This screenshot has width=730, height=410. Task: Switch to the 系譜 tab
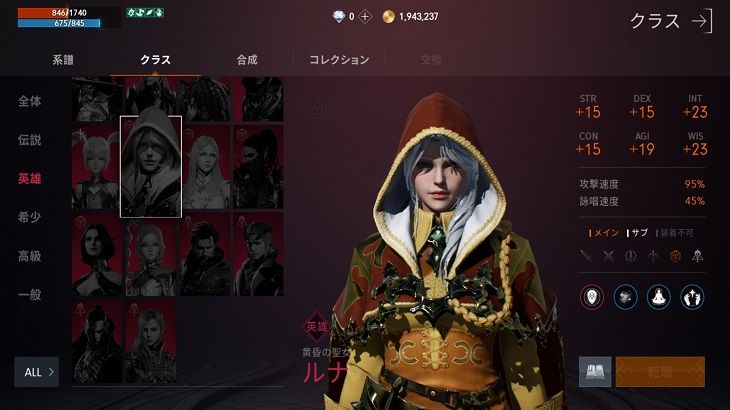point(63,60)
